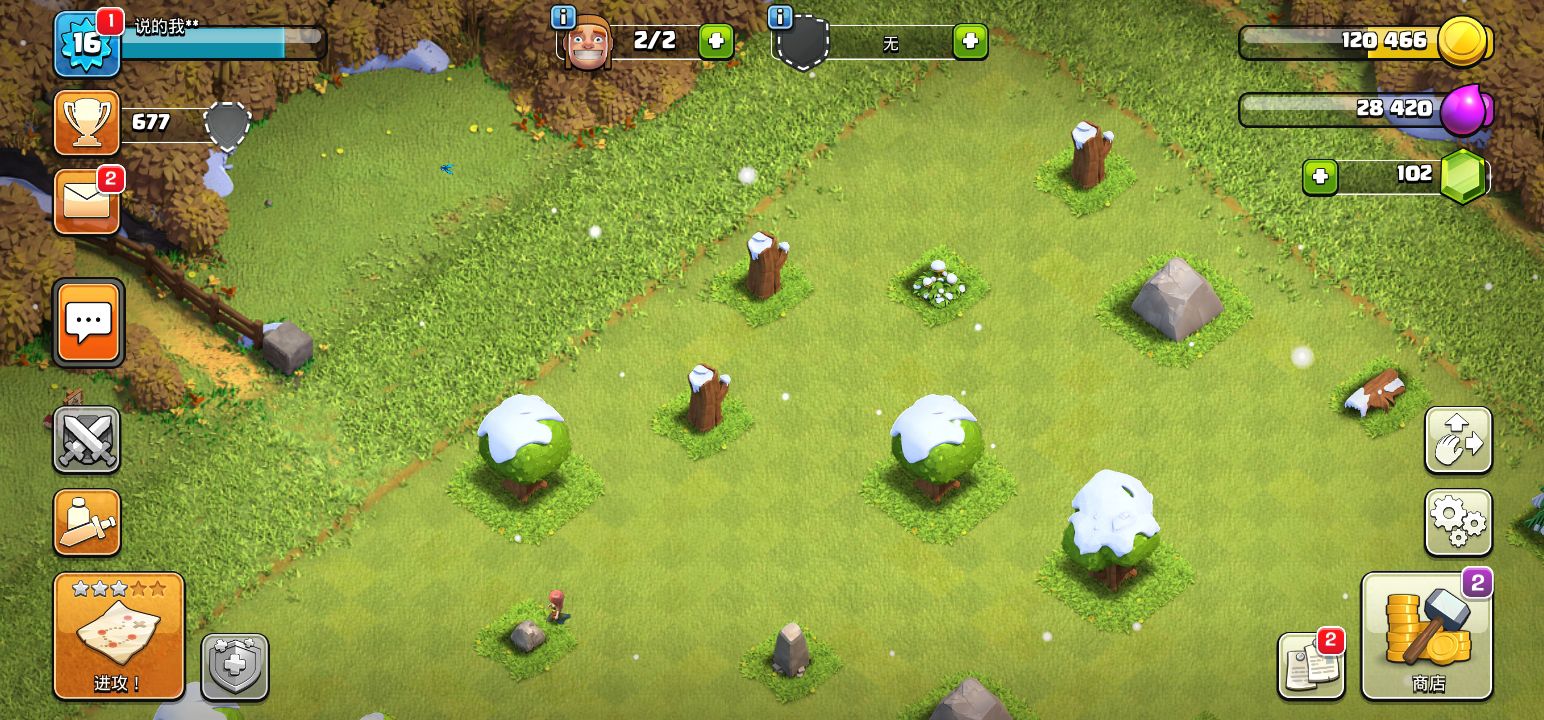Add gems with the green plus button
This screenshot has width=1544, height=720.
(1320, 177)
